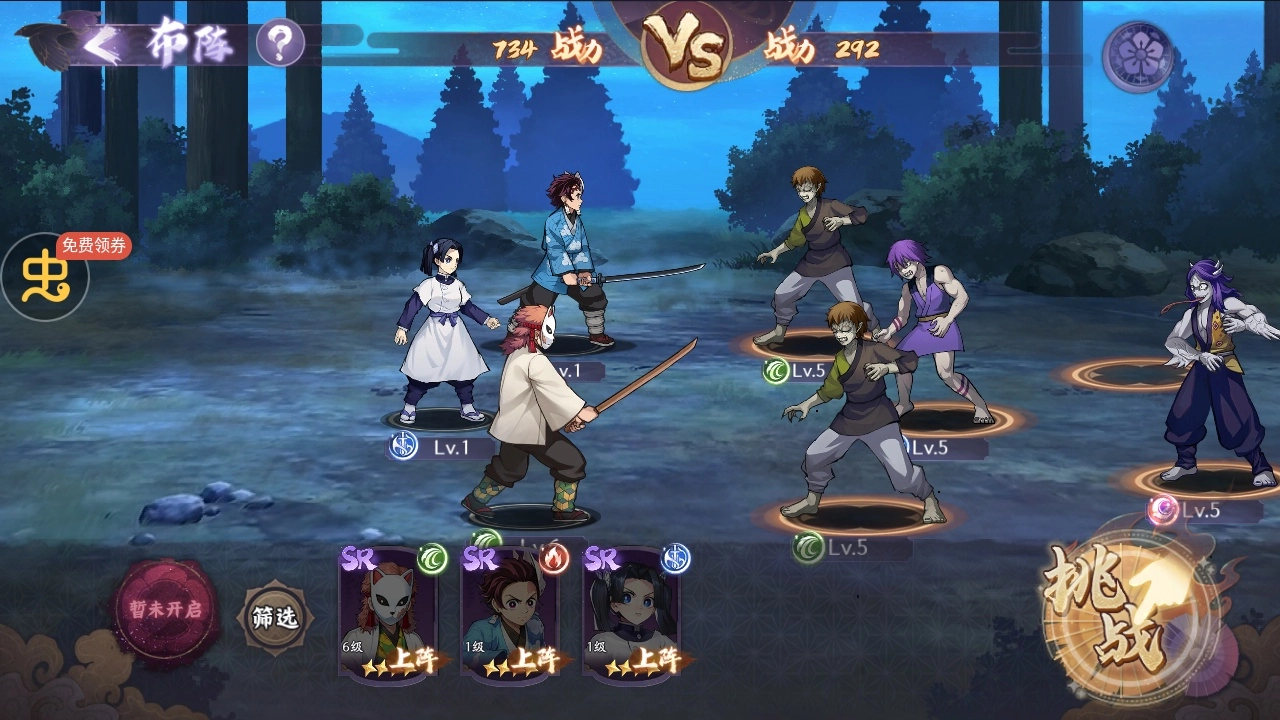The height and width of the screenshot is (720, 1280).
Task: Click the red 暂未开启 locked button
Action: [x=165, y=609]
